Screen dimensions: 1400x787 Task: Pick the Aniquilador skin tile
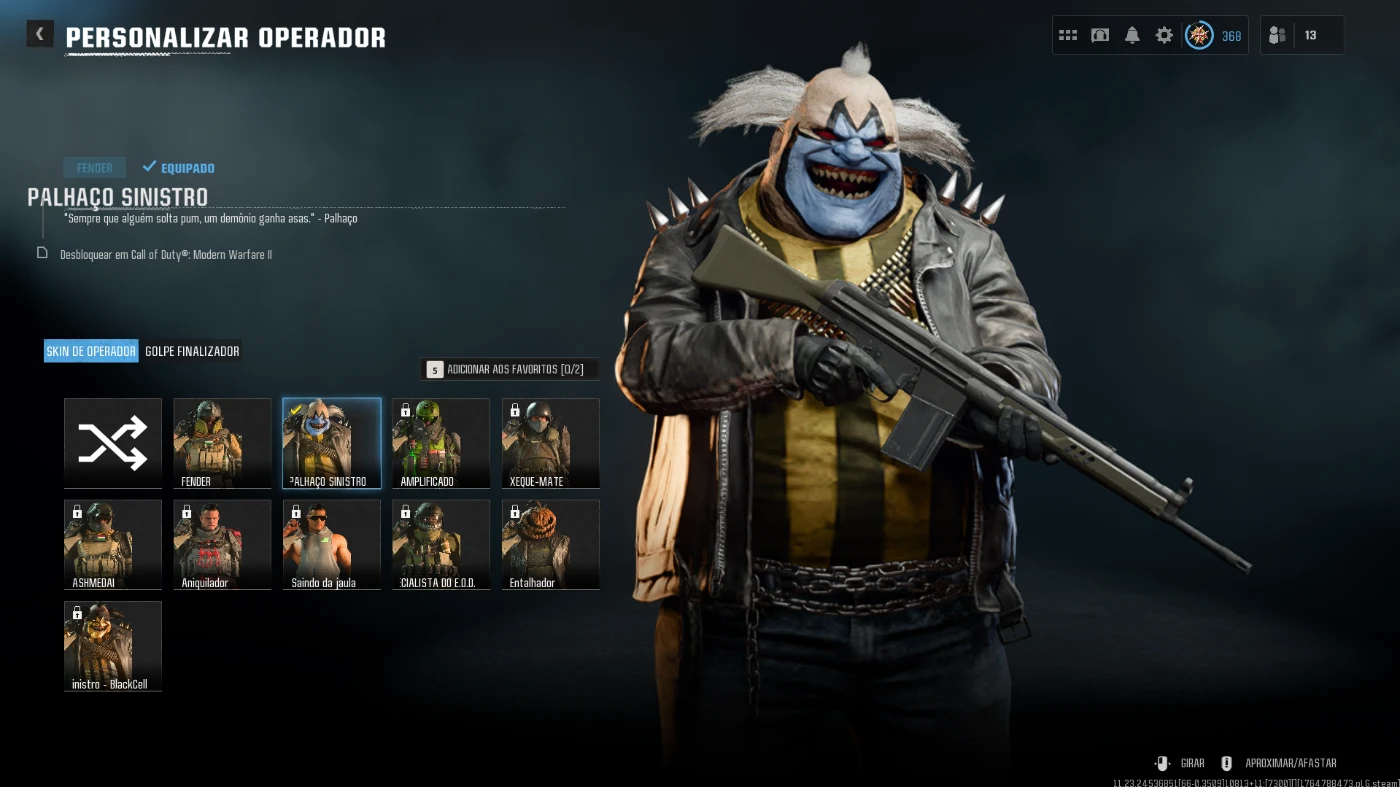222,544
